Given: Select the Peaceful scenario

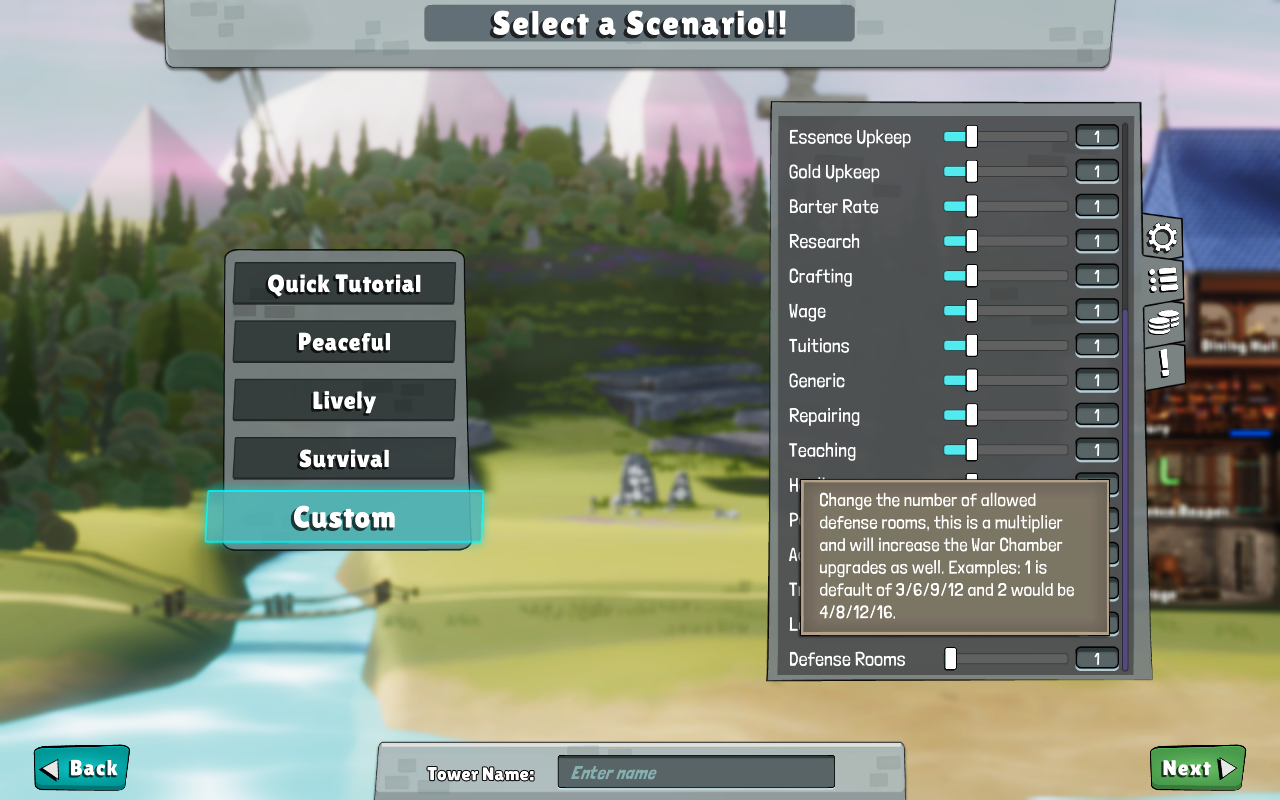Looking at the screenshot, I should click(x=344, y=342).
